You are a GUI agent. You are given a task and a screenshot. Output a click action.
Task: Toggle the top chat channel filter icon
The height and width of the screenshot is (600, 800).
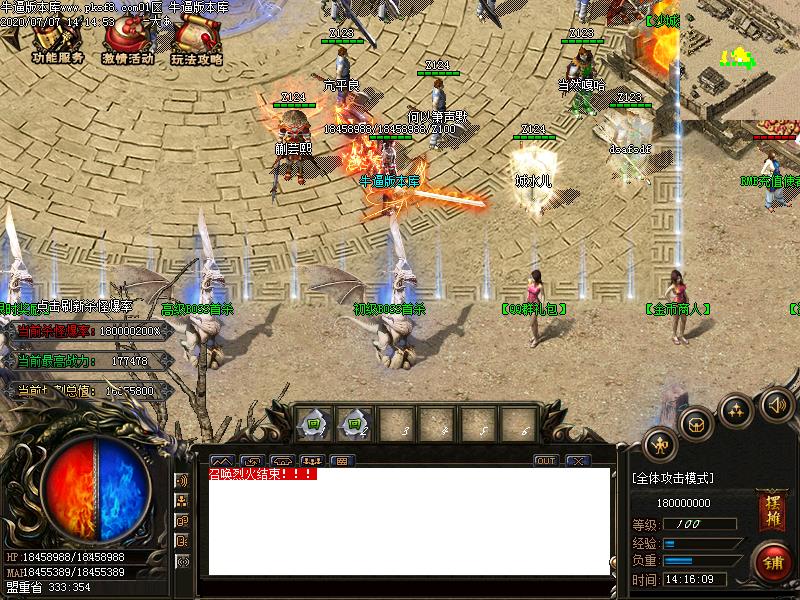pyautogui.click(x=182, y=481)
